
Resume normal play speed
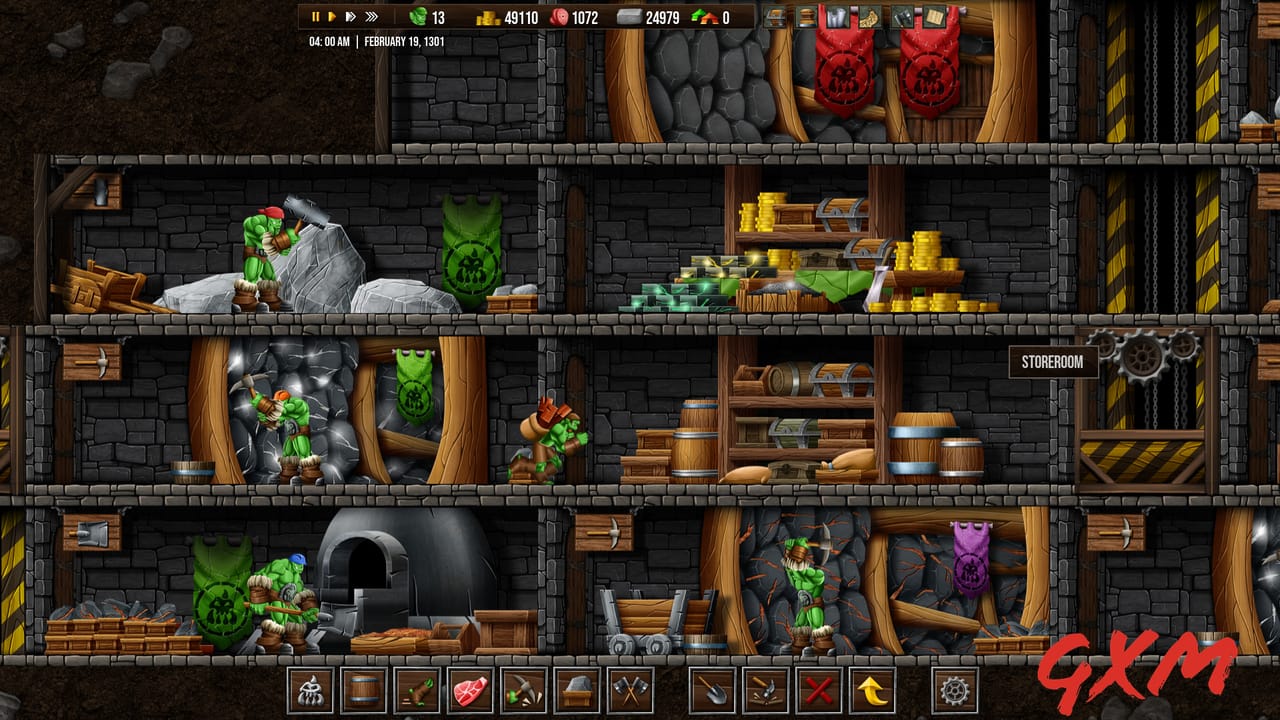pos(332,15)
